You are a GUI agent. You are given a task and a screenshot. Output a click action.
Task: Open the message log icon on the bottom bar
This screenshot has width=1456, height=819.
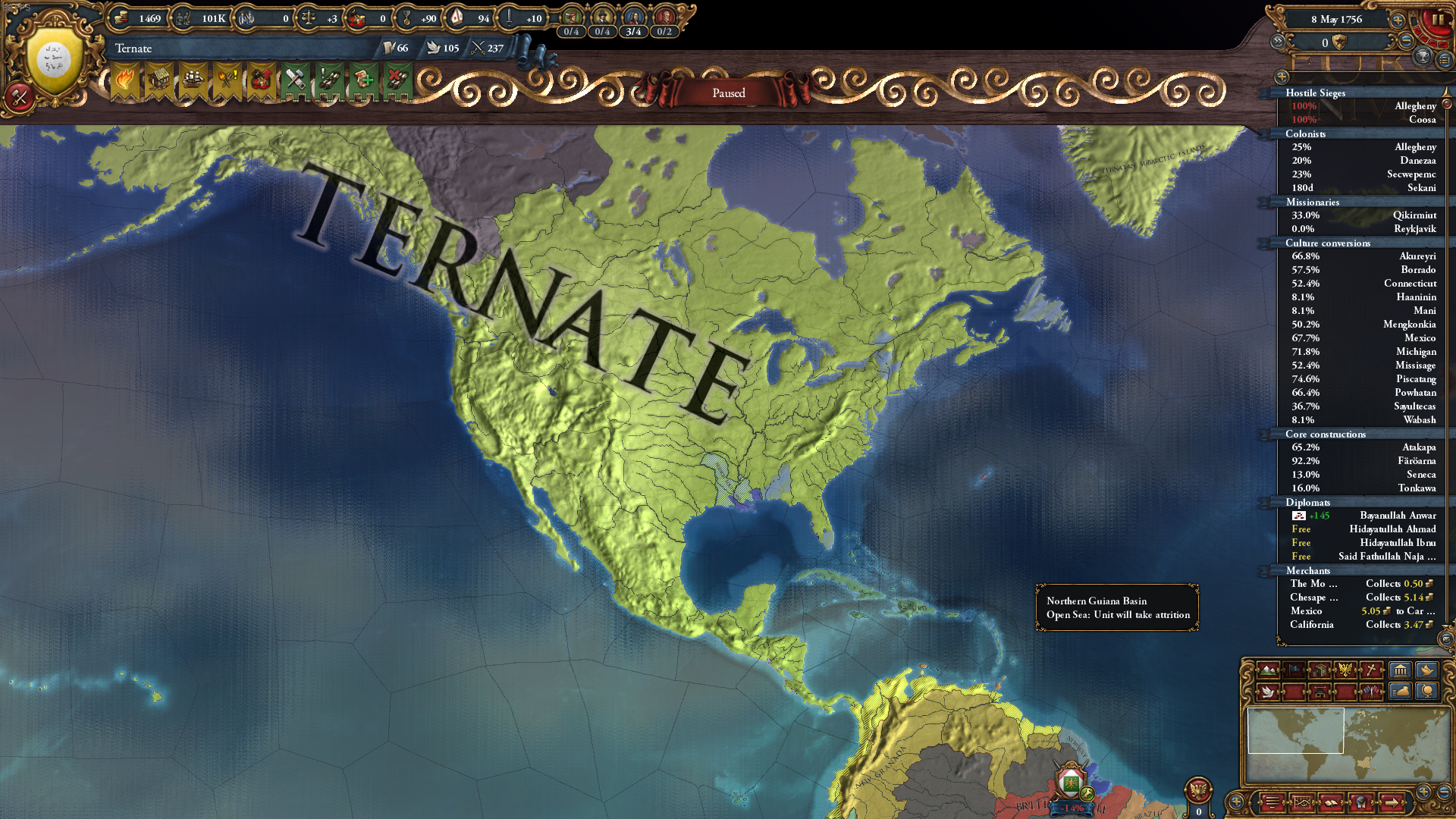click(x=1272, y=802)
